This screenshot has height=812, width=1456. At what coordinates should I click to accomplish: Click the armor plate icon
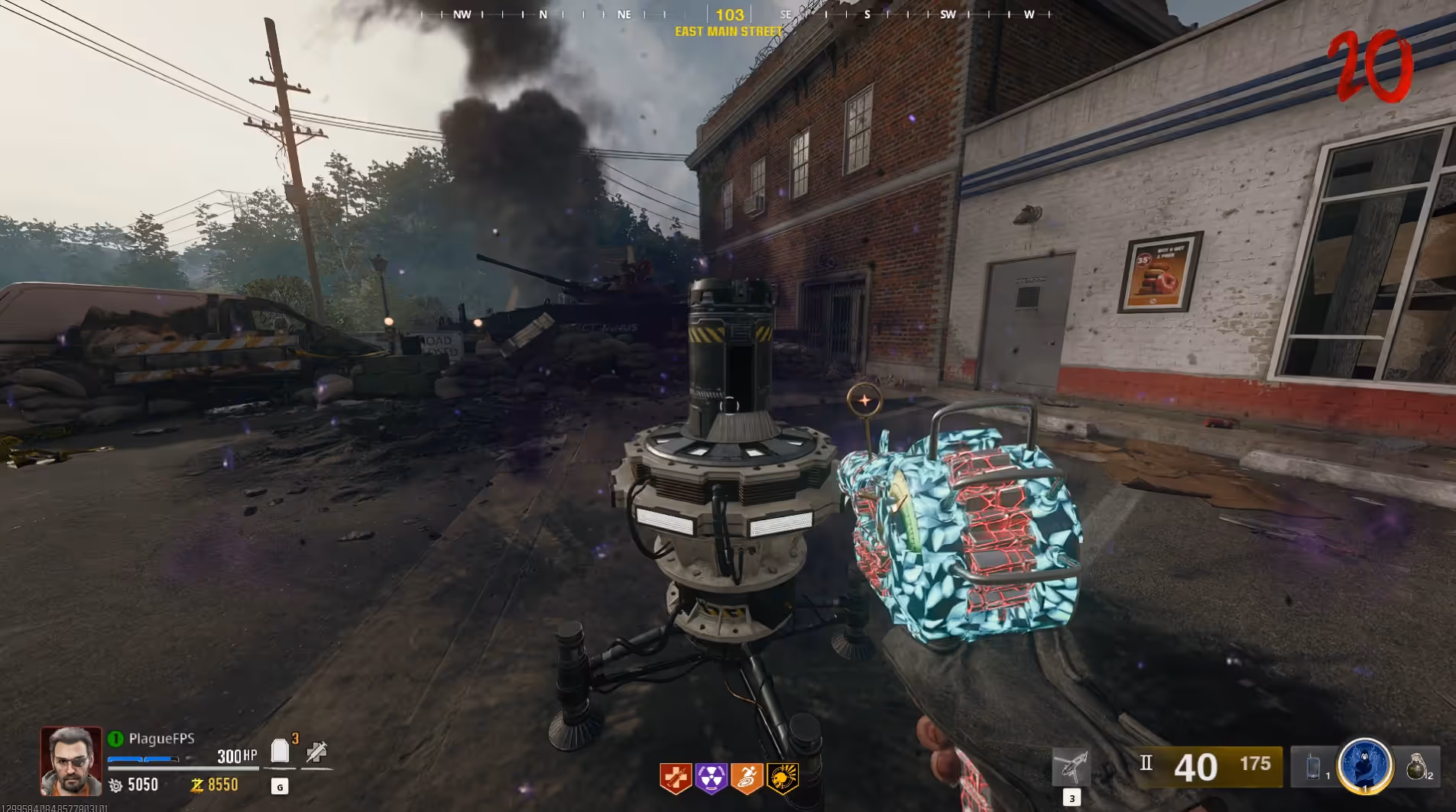(280, 752)
